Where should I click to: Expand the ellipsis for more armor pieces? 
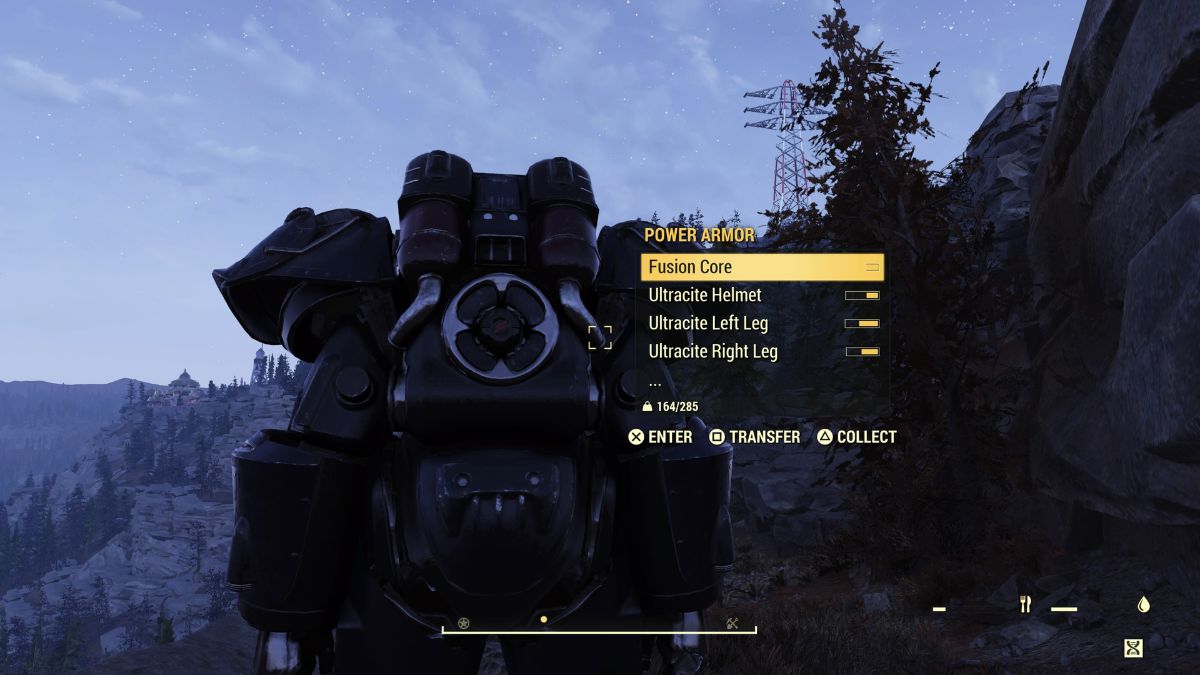tap(655, 381)
